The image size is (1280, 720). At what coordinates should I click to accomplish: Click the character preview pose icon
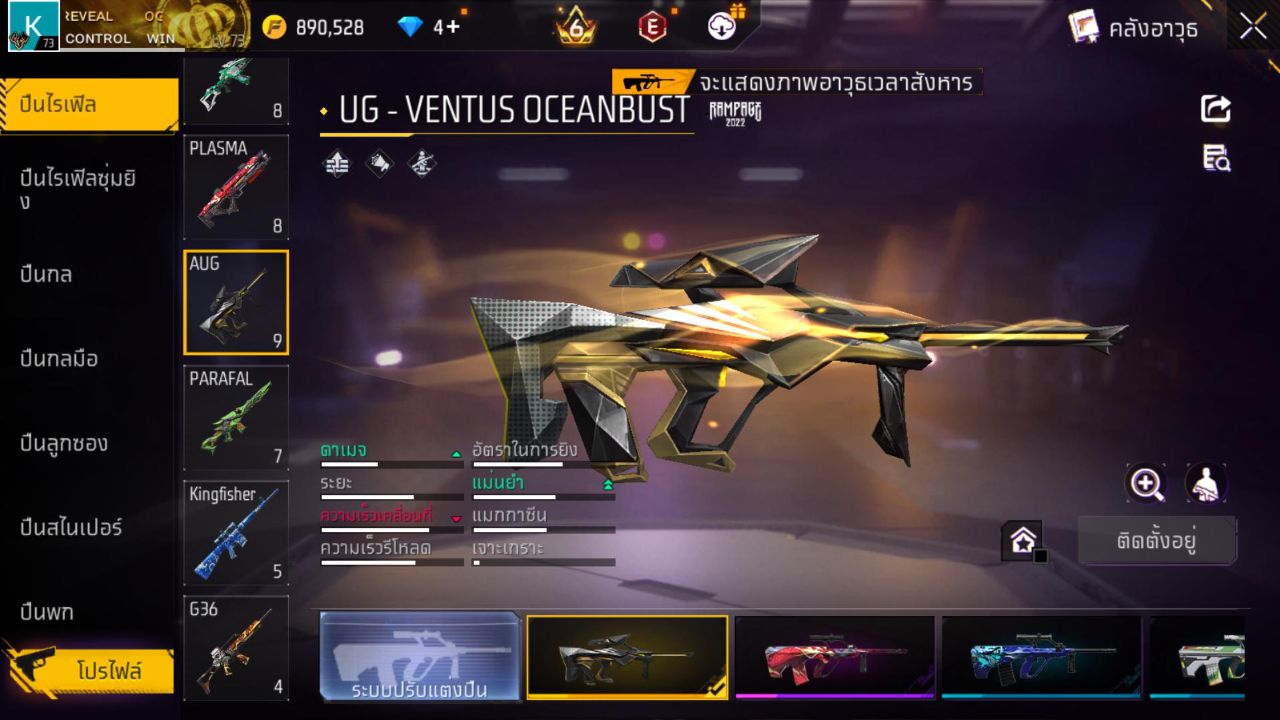1204,483
